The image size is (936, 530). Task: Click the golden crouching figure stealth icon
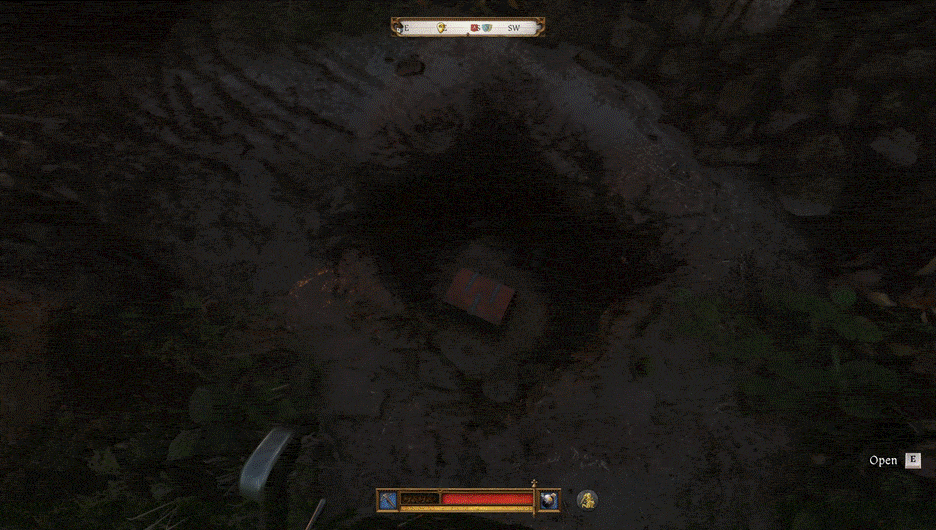tap(587, 499)
